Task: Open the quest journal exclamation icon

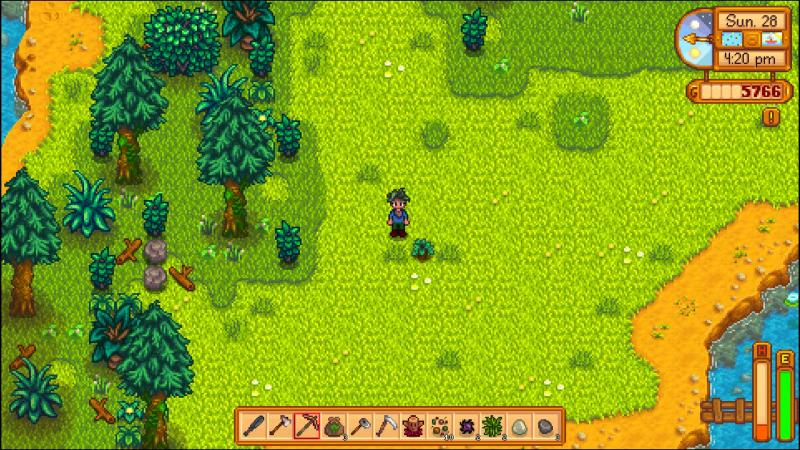Action: point(772,117)
